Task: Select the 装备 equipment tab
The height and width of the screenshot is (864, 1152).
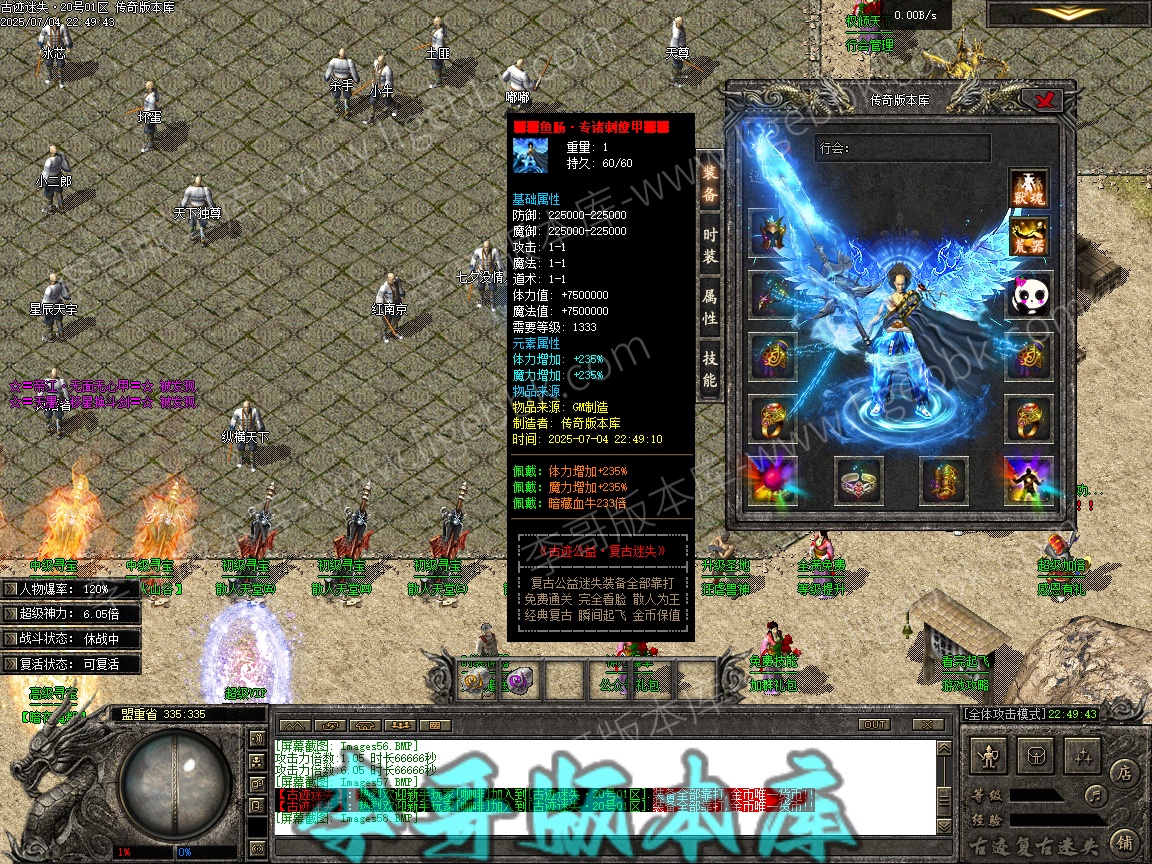Action: coord(709,183)
